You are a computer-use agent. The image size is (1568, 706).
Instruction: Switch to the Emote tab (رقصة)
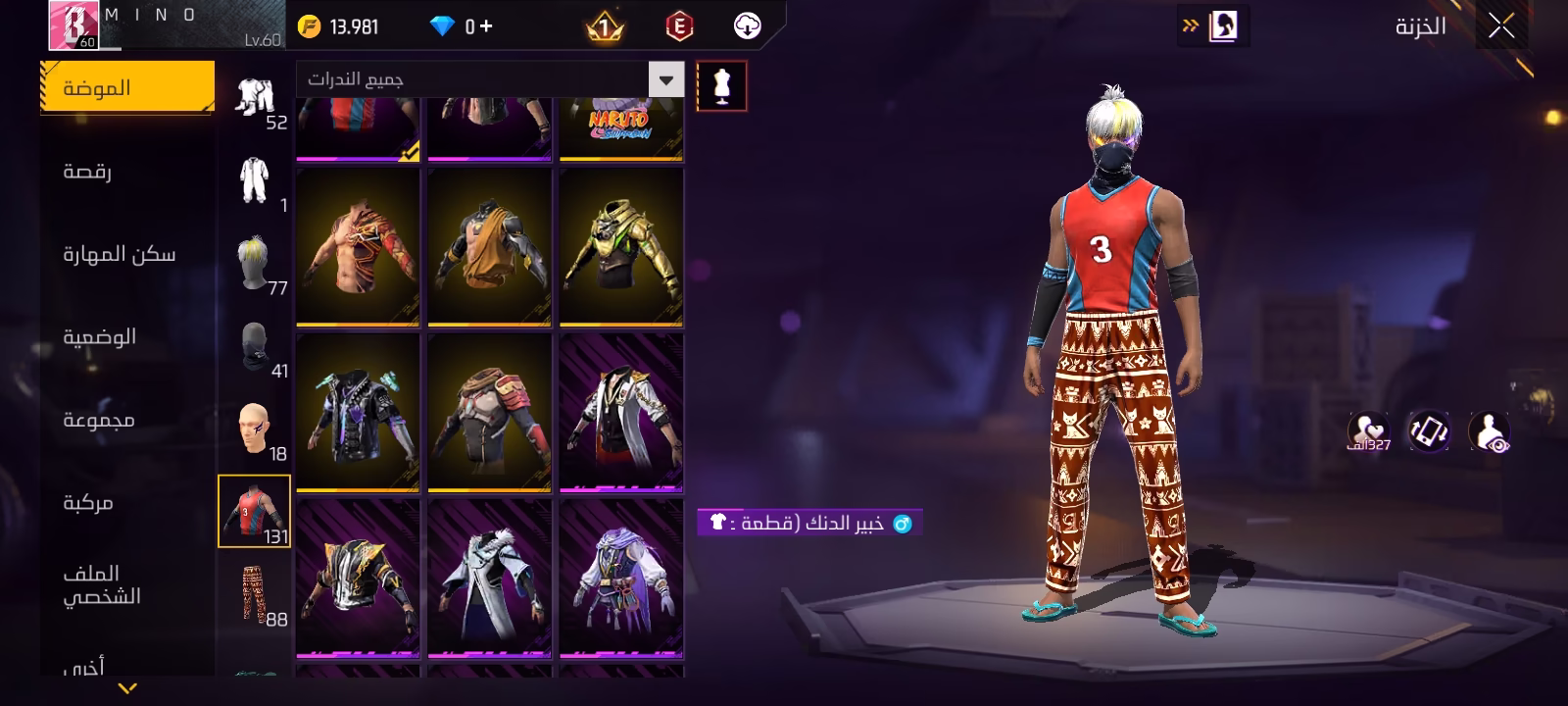(x=88, y=172)
